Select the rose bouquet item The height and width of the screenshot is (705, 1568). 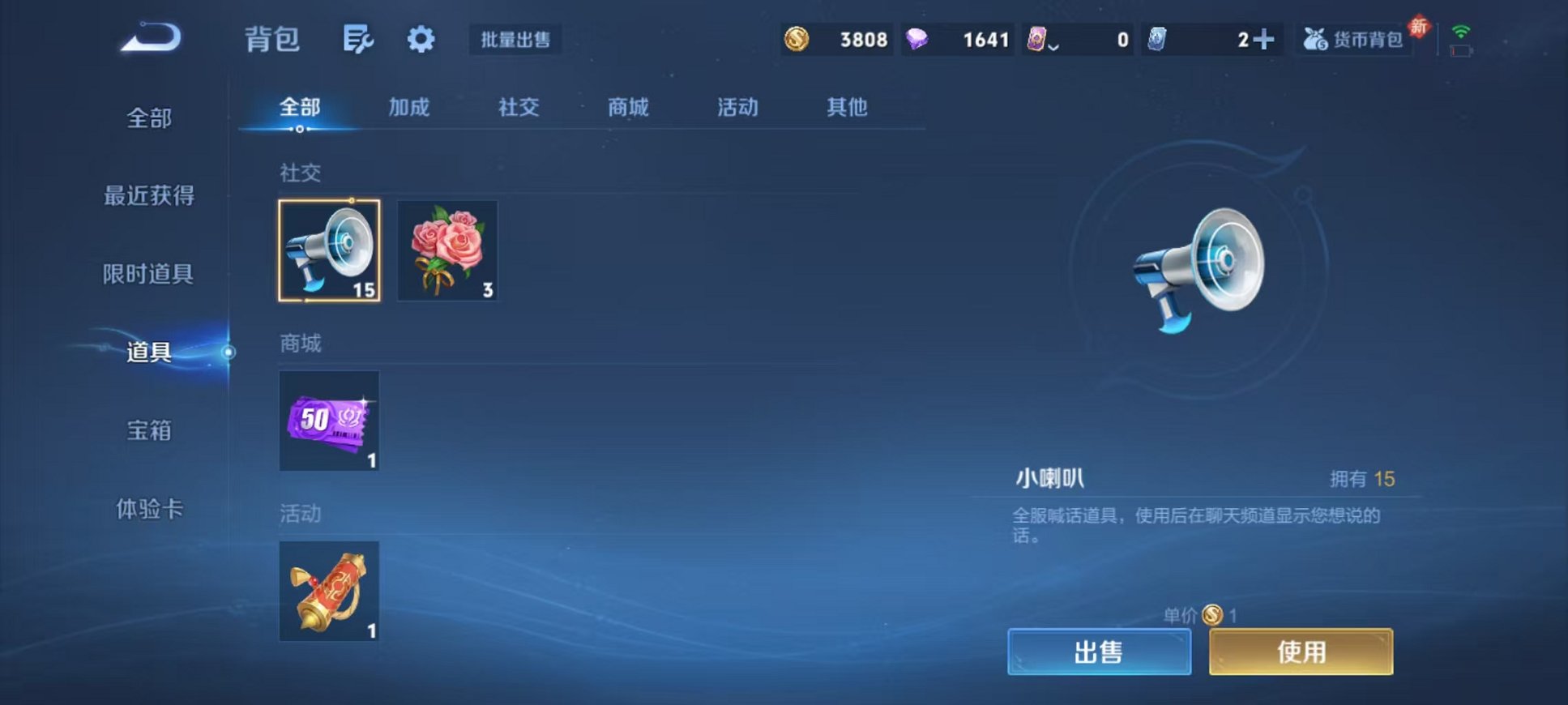(x=448, y=251)
